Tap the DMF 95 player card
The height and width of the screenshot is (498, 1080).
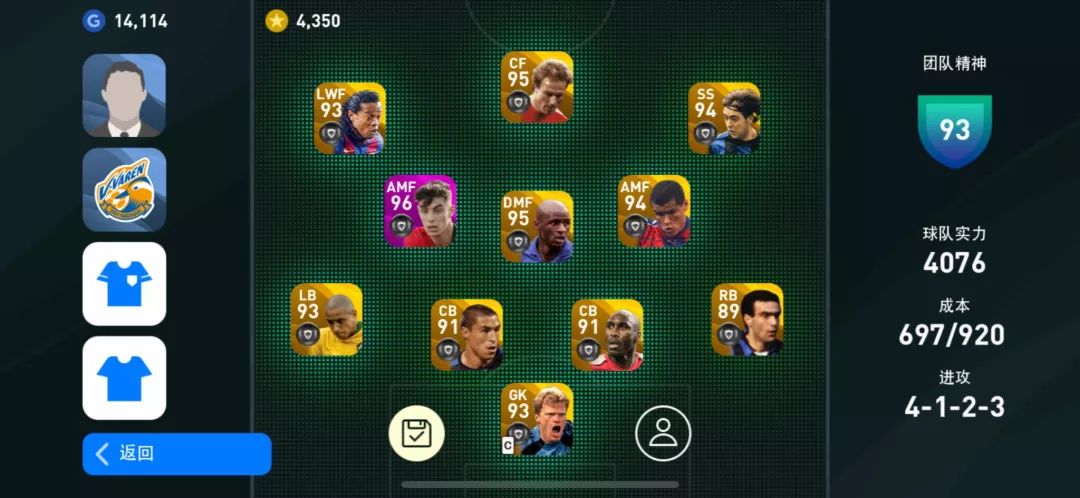[537, 227]
